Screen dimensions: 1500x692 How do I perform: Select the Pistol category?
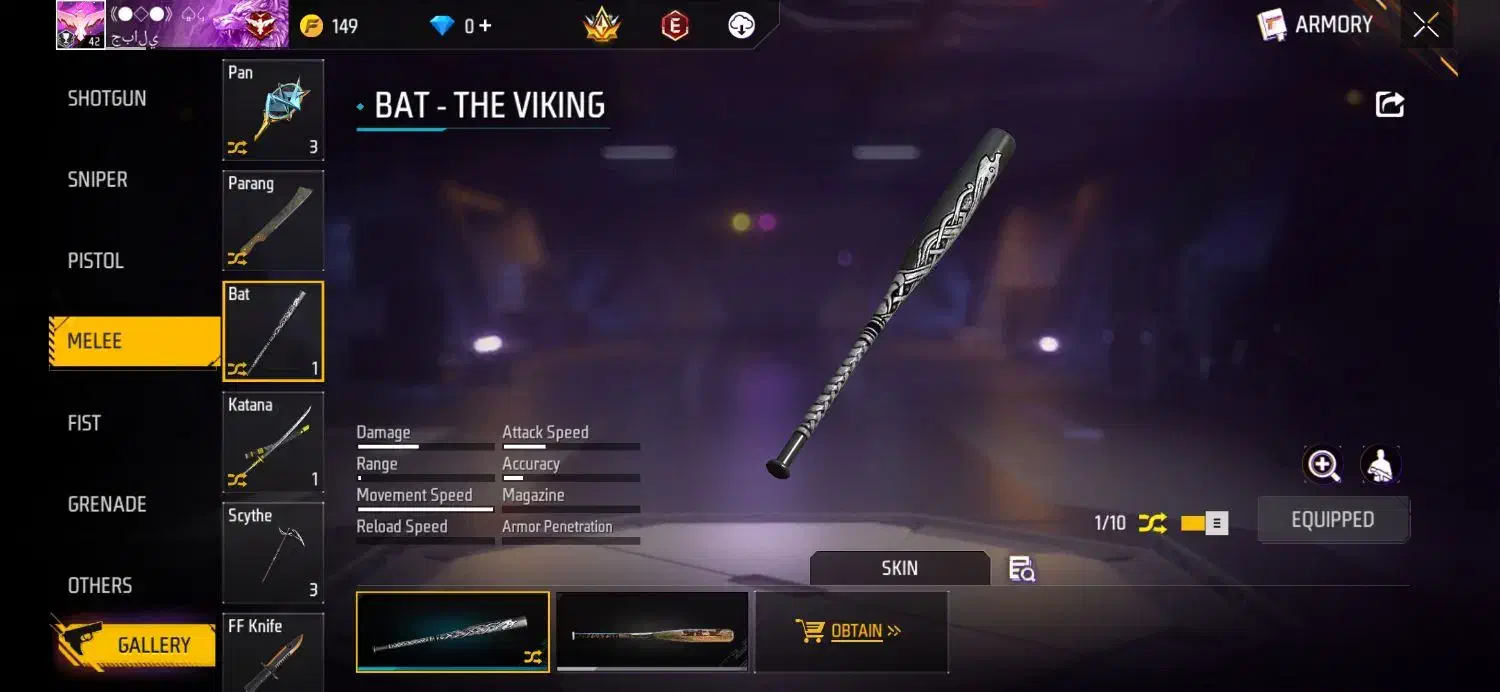click(96, 261)
